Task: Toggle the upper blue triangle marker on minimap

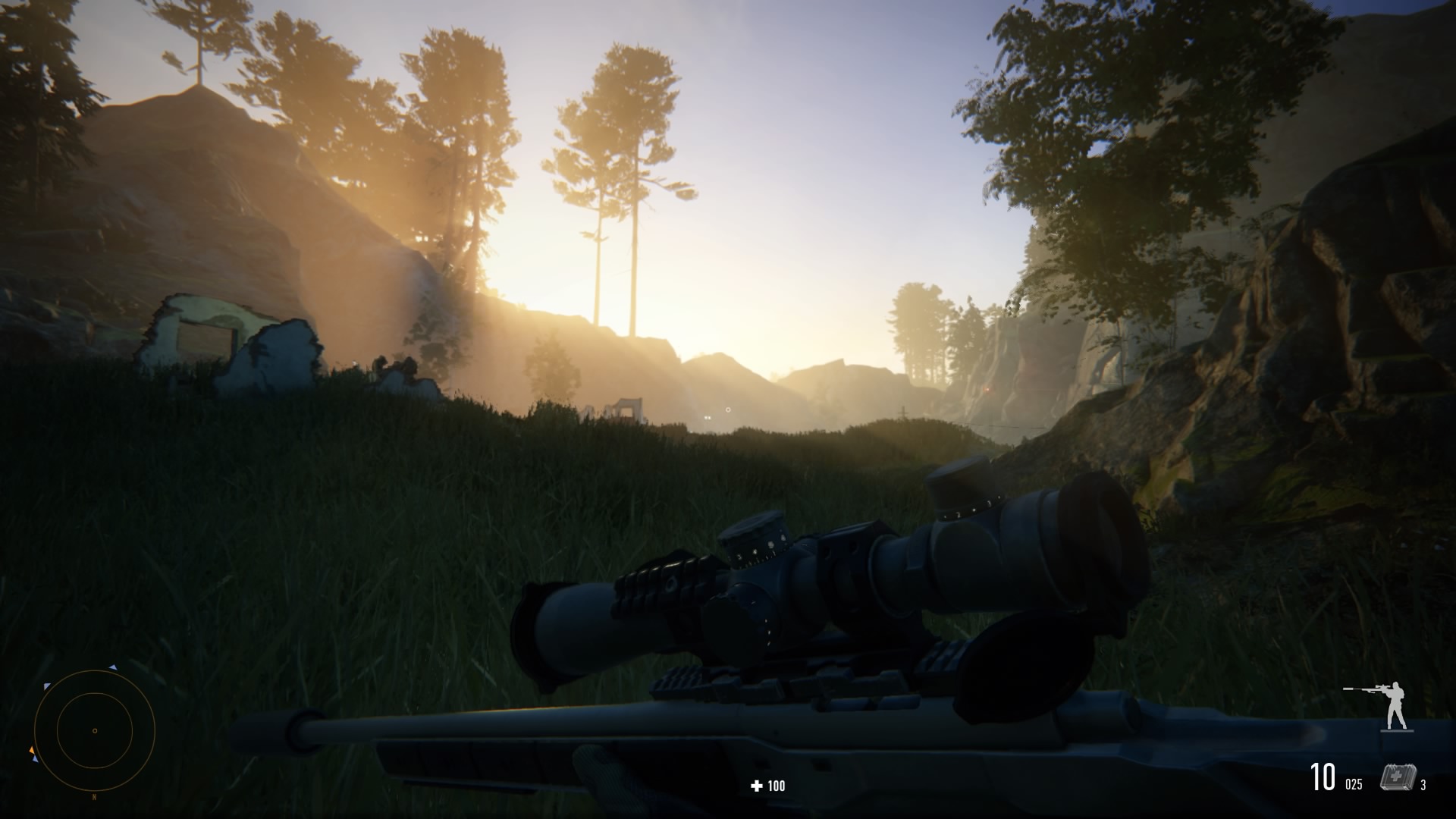Action: click(x=112, y=669)
